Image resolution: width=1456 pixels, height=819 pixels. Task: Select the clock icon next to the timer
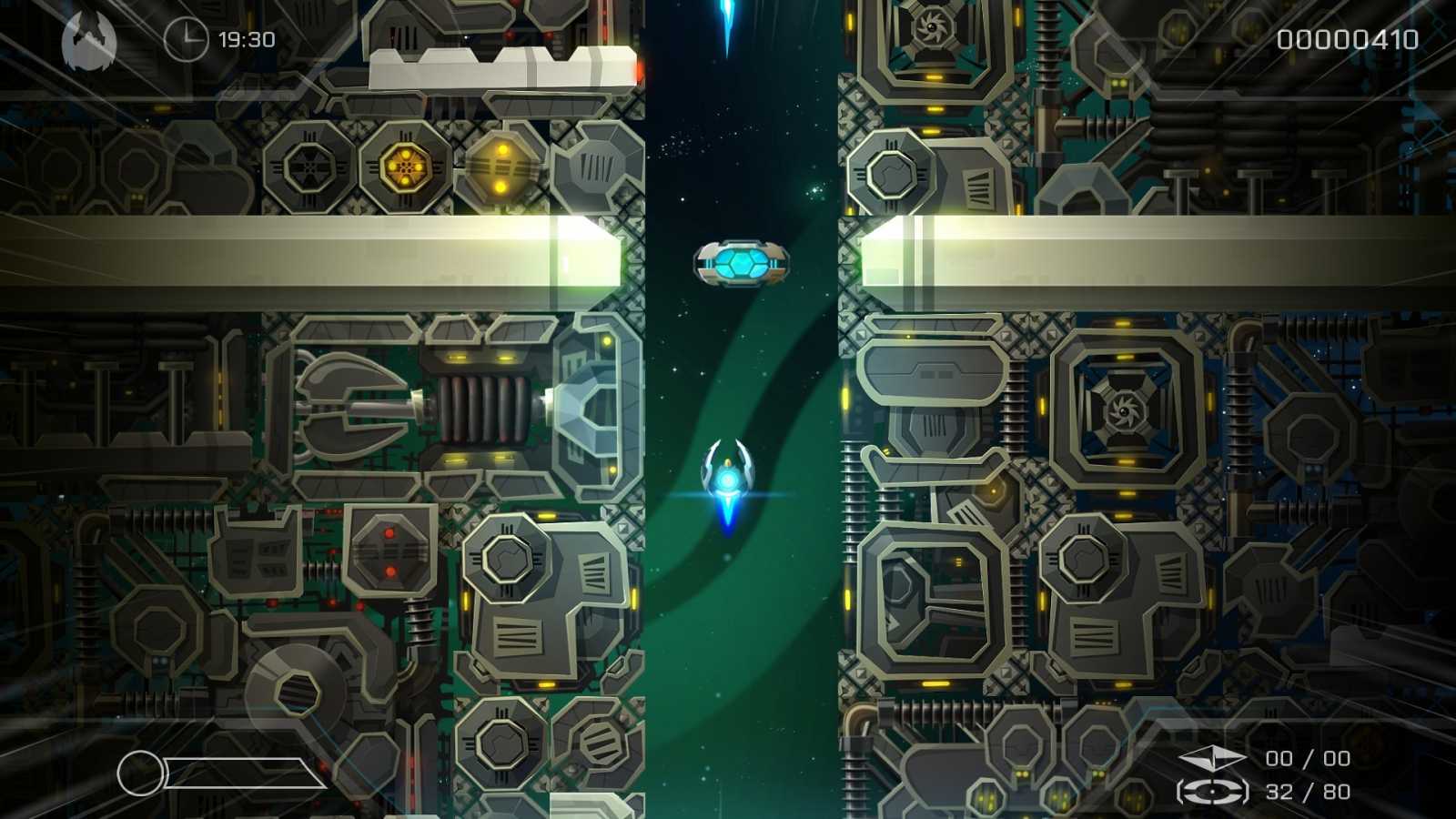coord(187,39)
